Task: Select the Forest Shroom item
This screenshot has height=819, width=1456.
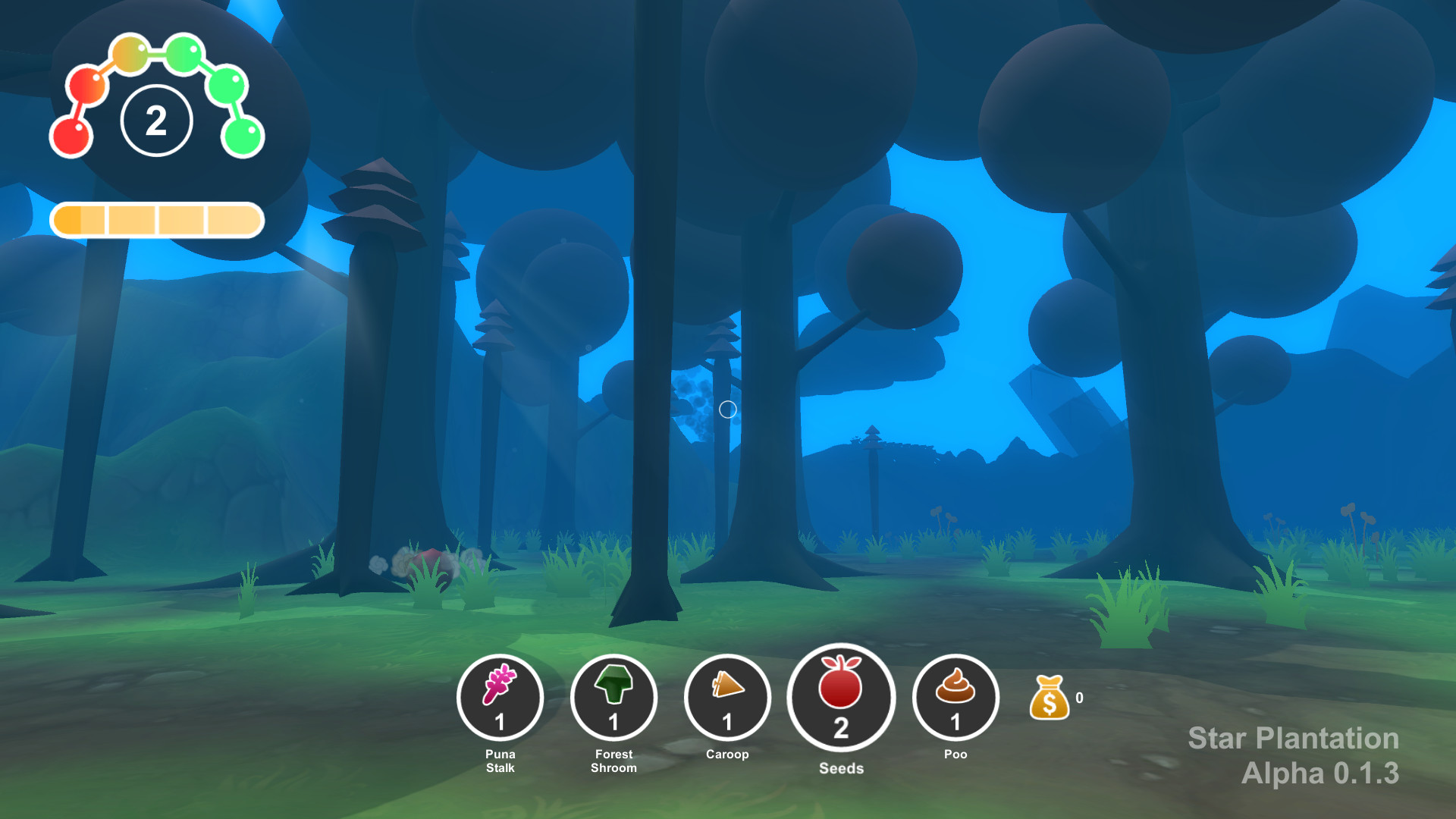Action: [x=615, y=698]
